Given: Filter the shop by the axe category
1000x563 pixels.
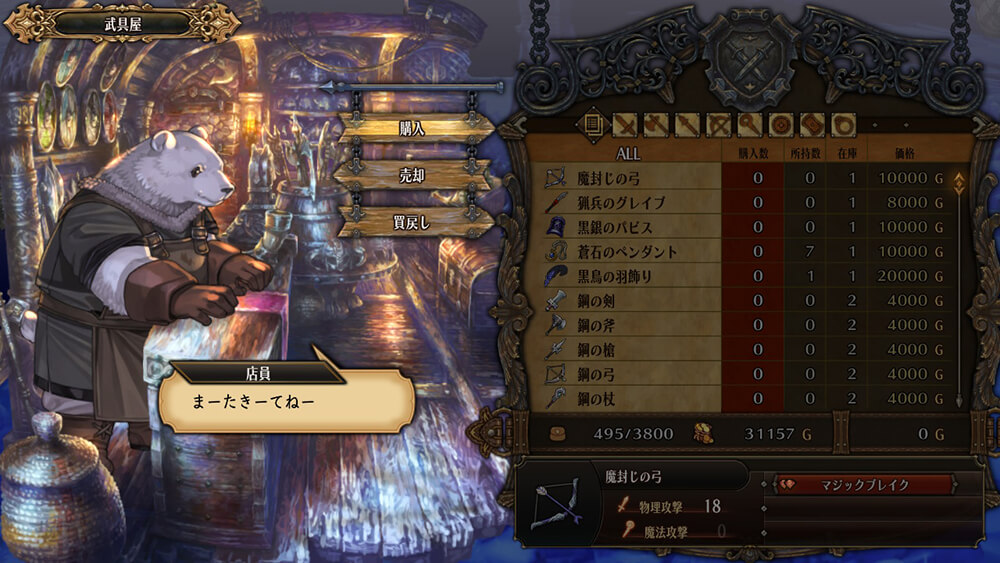Looking at the screenshot, I should (656, 124).
